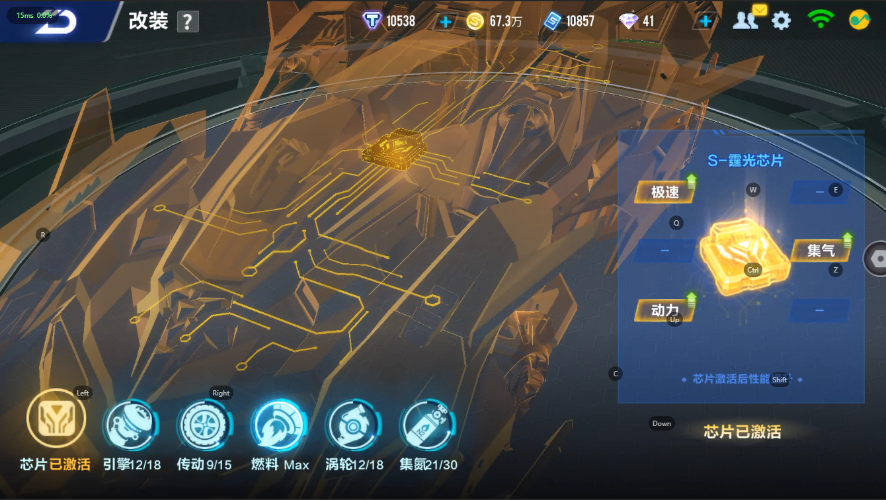Switch to the 引擎 engine upgrade
The width and height of the screenshot is (886, 500).
coord(131,425)
